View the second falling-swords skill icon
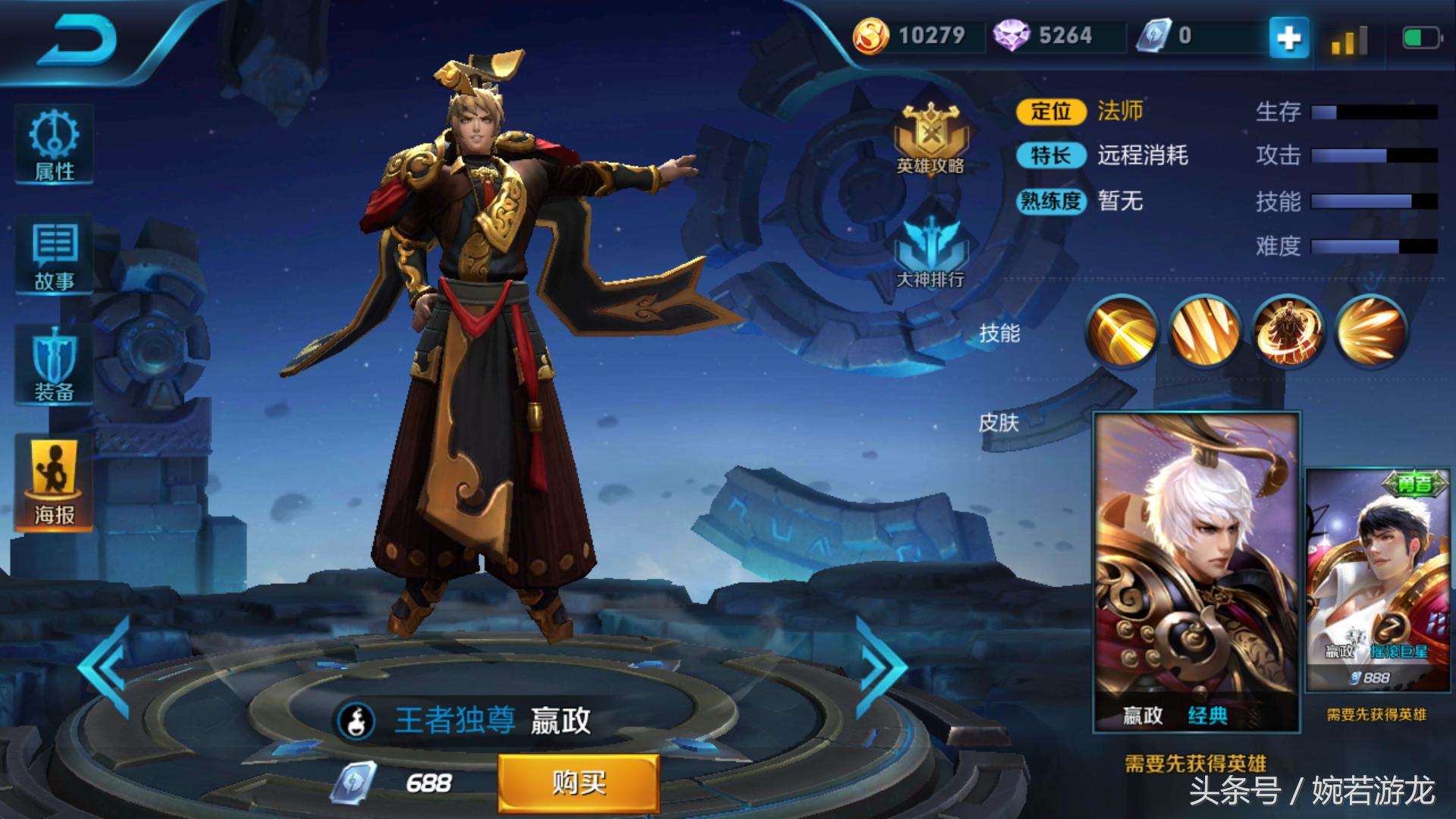This screenshot has width=1456, height=819. coord(1205,331)
